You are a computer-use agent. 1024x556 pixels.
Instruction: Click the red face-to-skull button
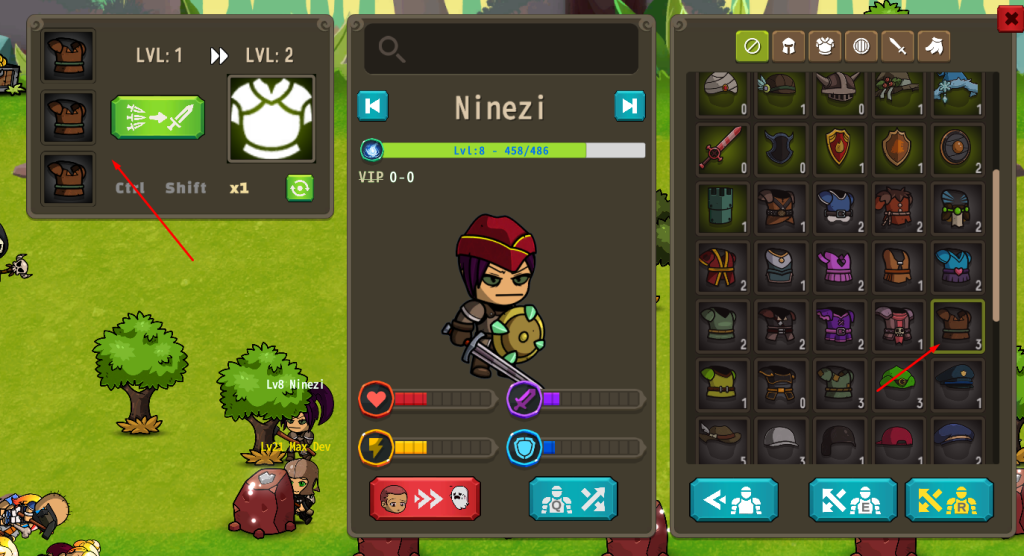pos(425,498)
